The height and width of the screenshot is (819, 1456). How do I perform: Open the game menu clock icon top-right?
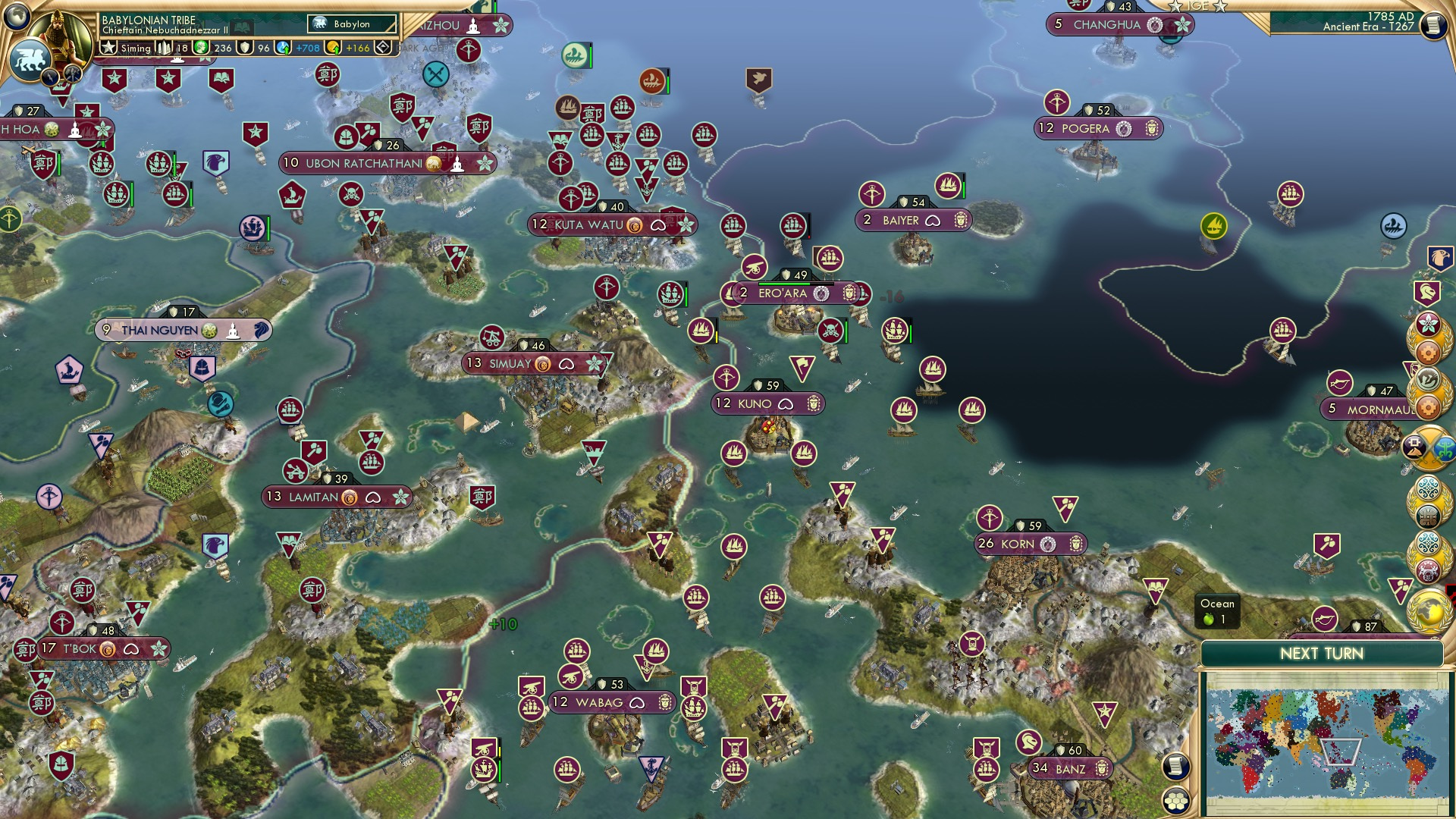(x=1432, y=25)
